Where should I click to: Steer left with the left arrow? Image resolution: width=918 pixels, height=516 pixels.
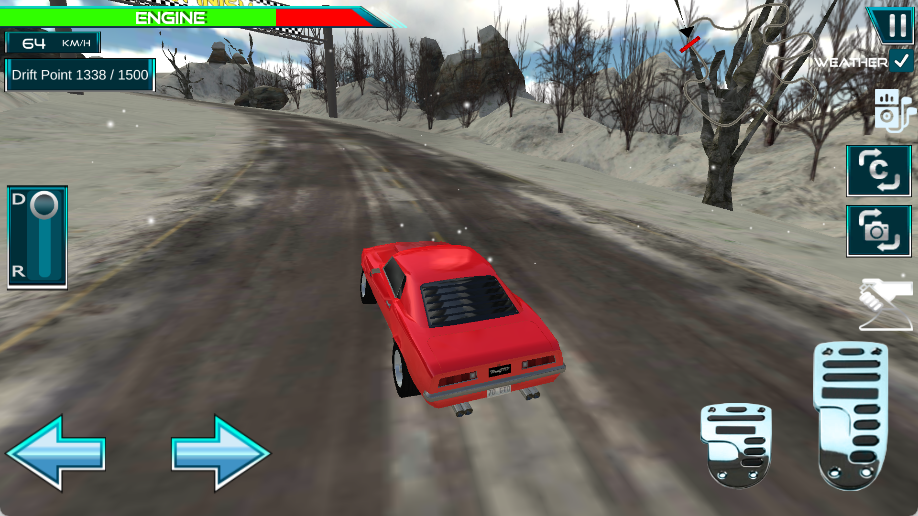point(56,453)
